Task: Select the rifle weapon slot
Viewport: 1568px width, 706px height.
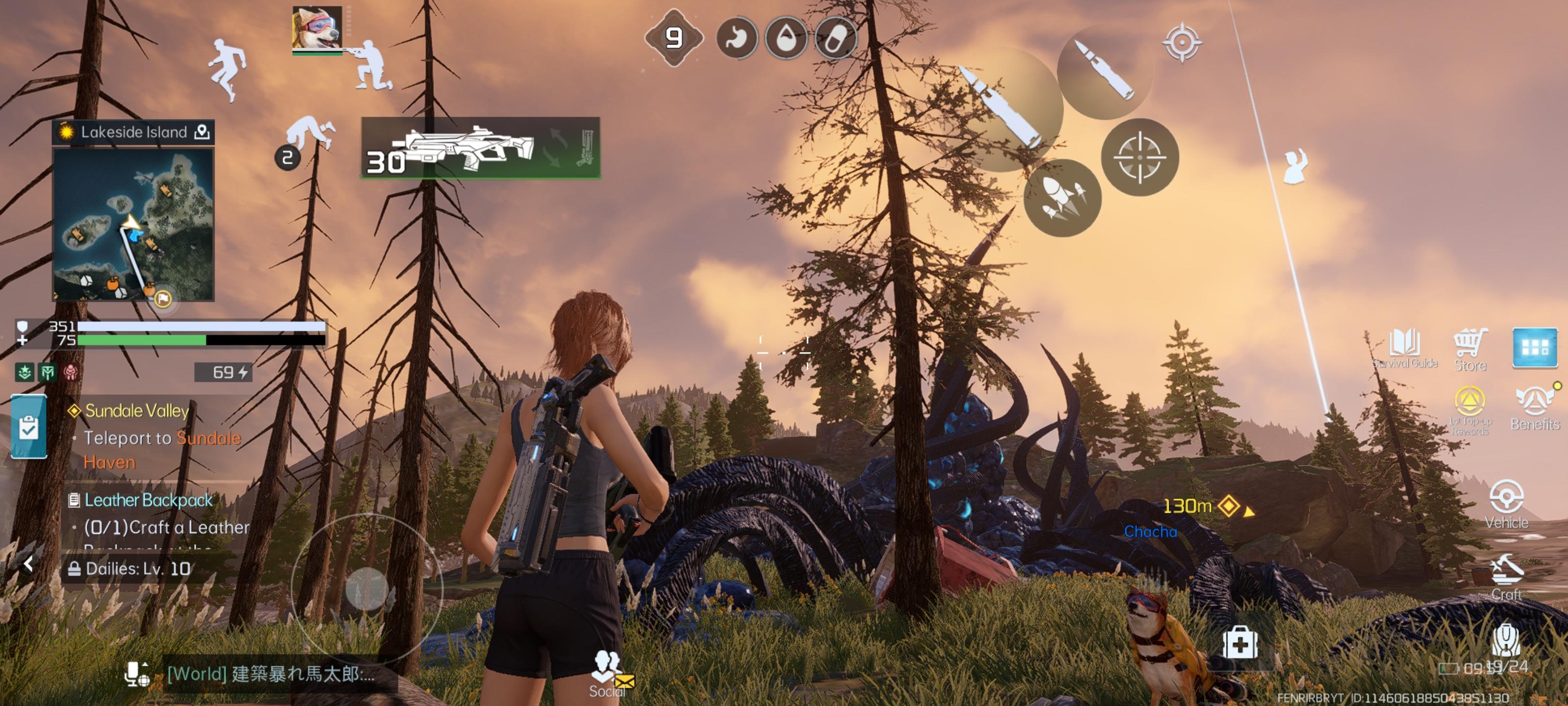Action: point(480,148)
